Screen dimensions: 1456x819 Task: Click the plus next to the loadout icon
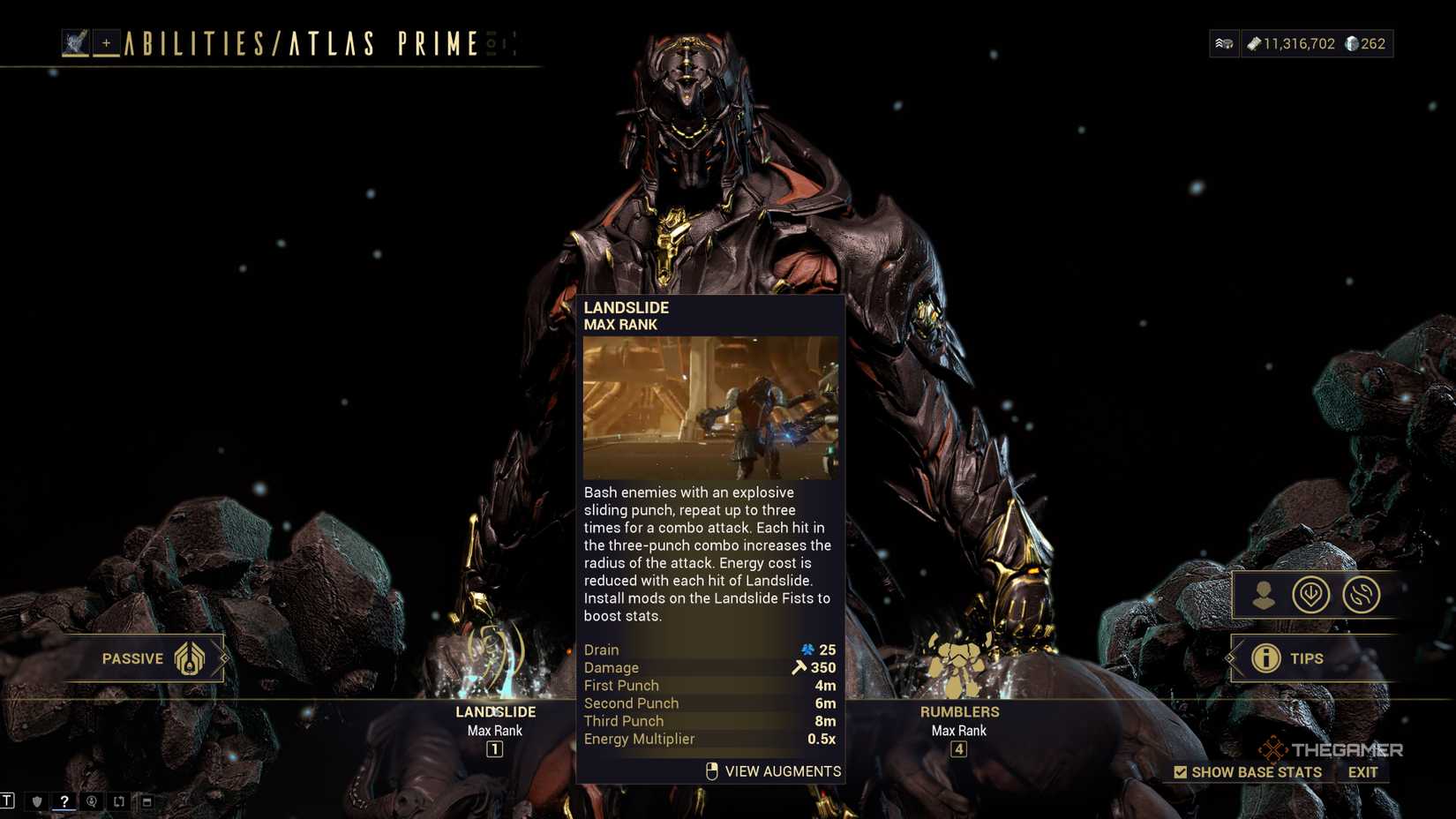106,42
